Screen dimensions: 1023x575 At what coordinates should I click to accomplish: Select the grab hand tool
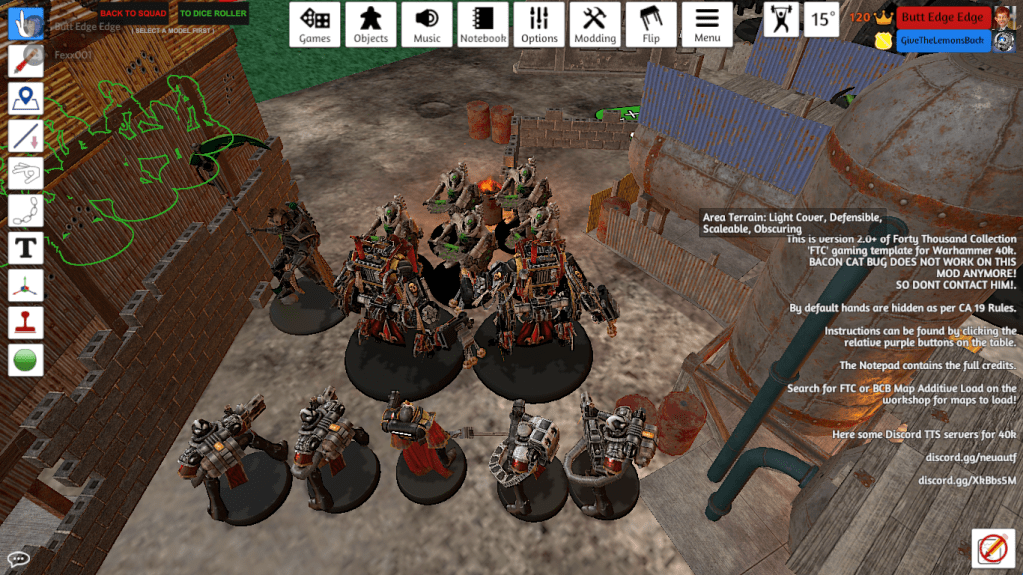click(25, 25)
